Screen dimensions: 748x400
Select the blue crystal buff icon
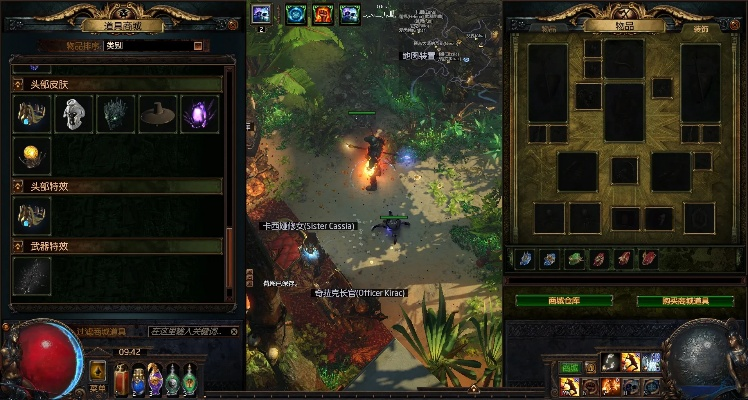click(295, 14)
